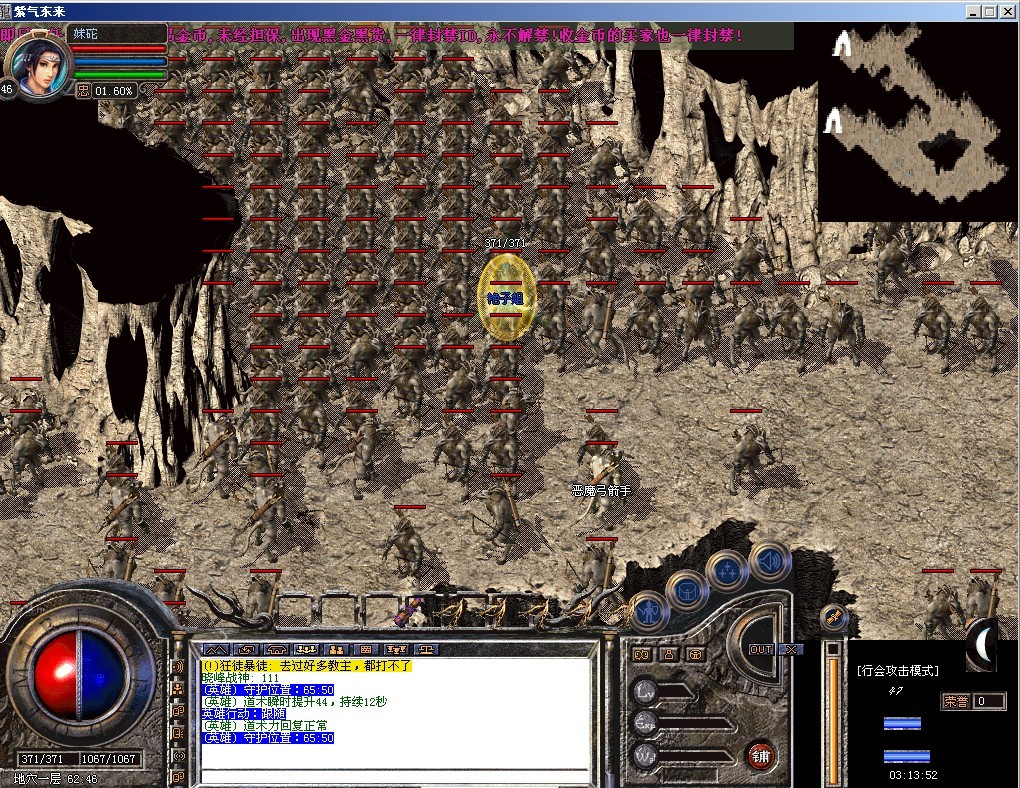Screen dimensions: 1020x788
Task: Click the first chat toolbar button
Action: tap(217, 649)
